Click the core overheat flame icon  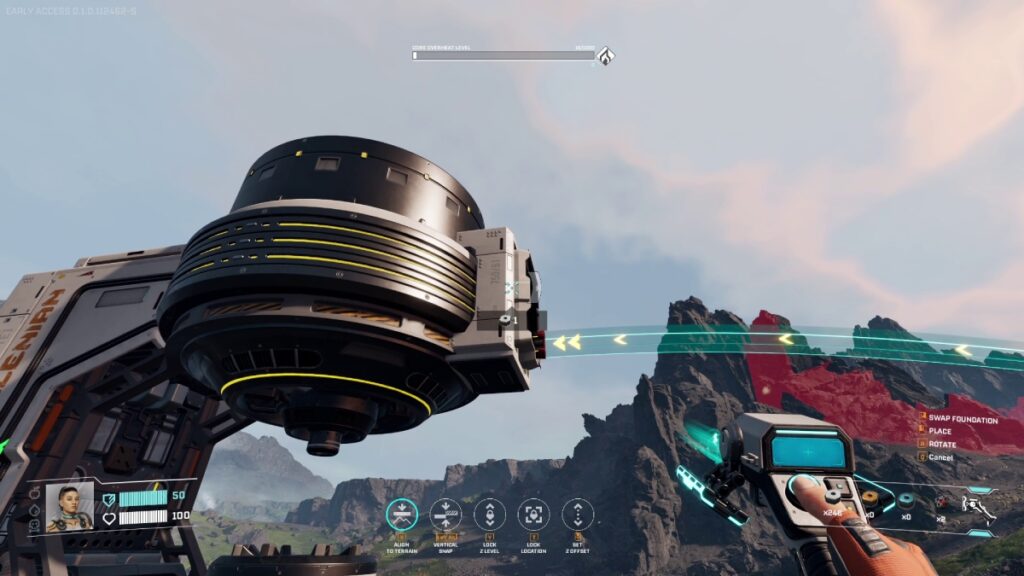[x=605, y=55]
